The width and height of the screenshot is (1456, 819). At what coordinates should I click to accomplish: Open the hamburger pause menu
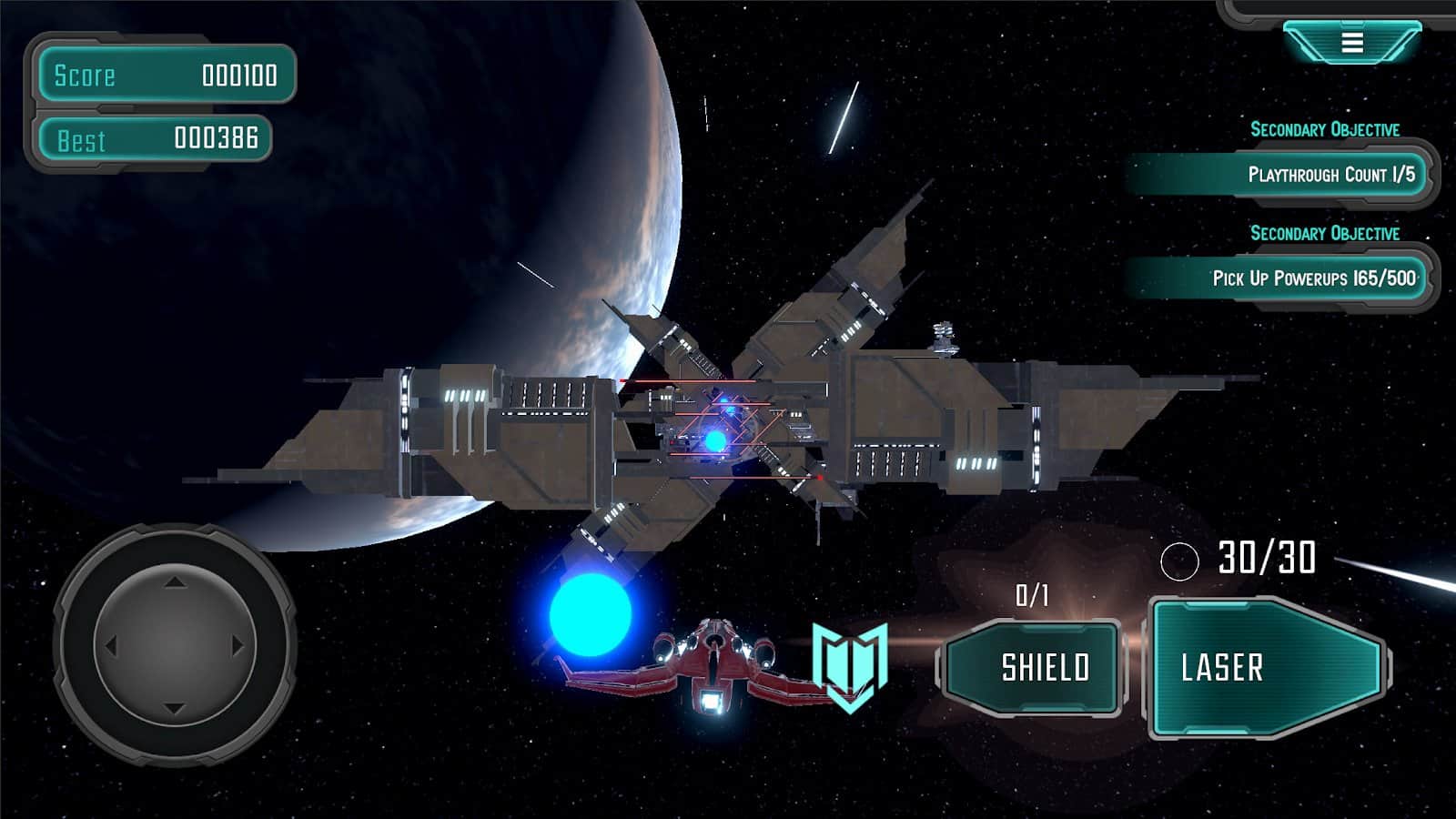point(1351,43)
